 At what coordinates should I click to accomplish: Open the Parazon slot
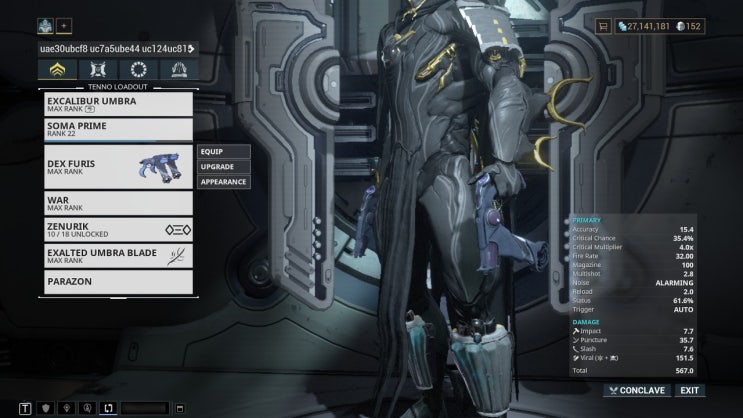click(x=118, y=281)
